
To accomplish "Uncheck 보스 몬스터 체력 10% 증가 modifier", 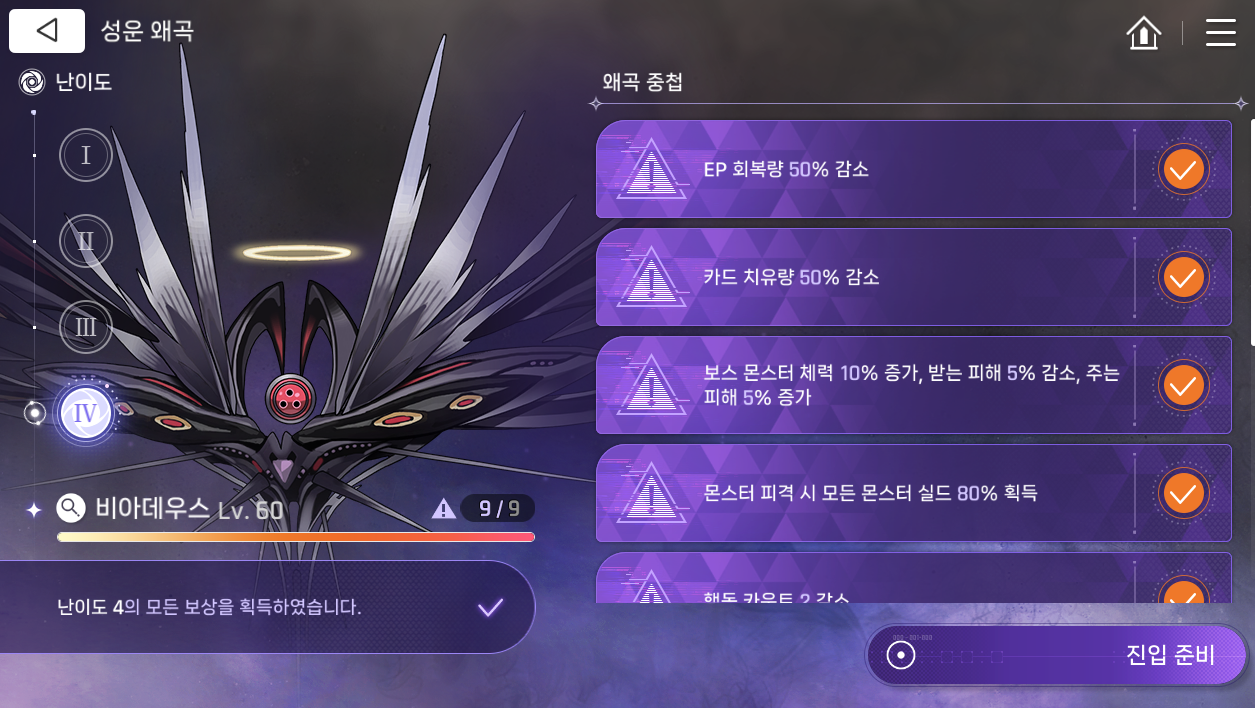I will click(x=1183, y=385).
